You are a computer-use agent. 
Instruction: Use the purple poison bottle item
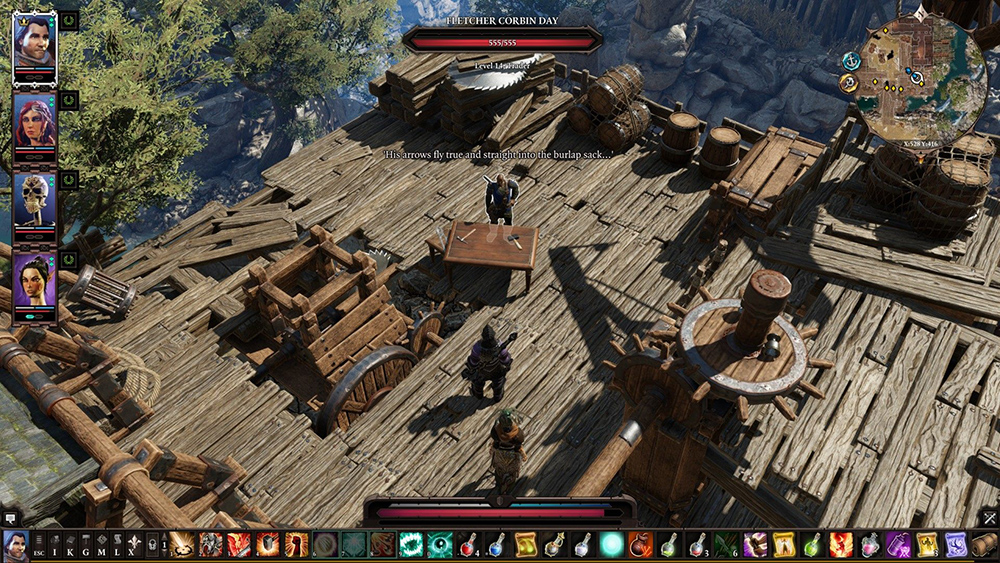click(x=898, y=545)
